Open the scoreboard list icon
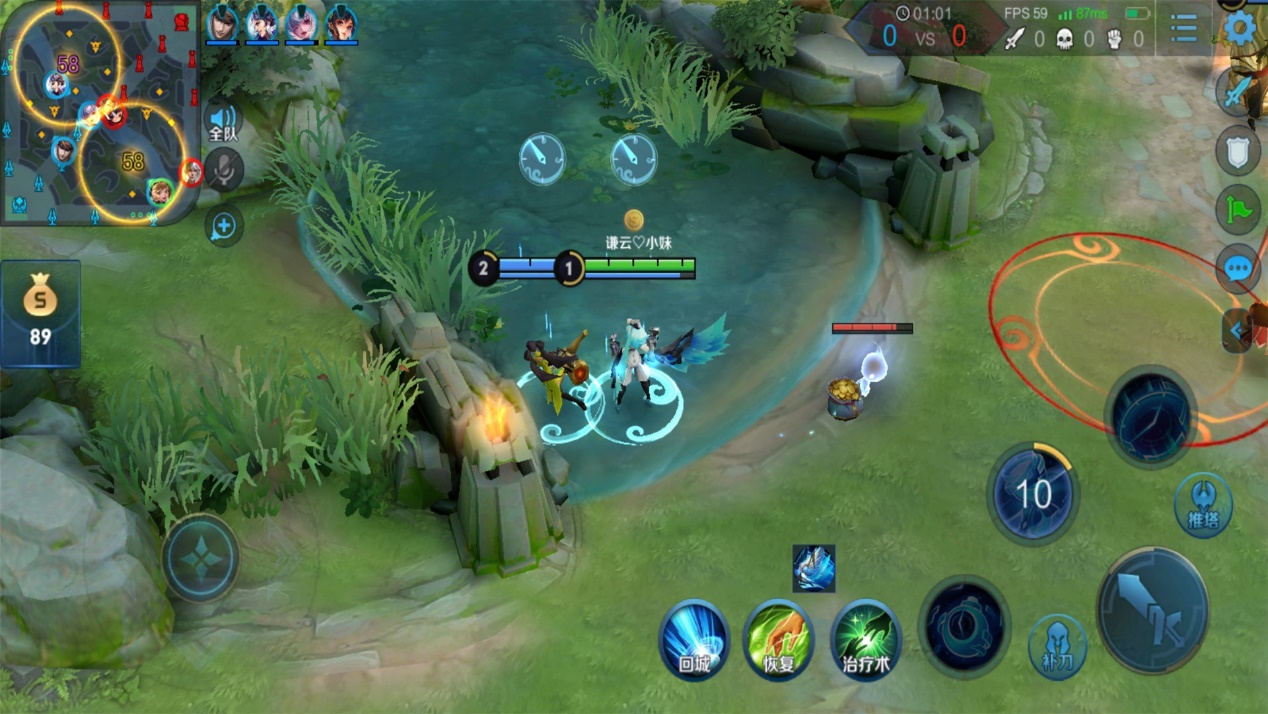Image resolution: width=1268 pixels, height=714 pixels. 1184,28
